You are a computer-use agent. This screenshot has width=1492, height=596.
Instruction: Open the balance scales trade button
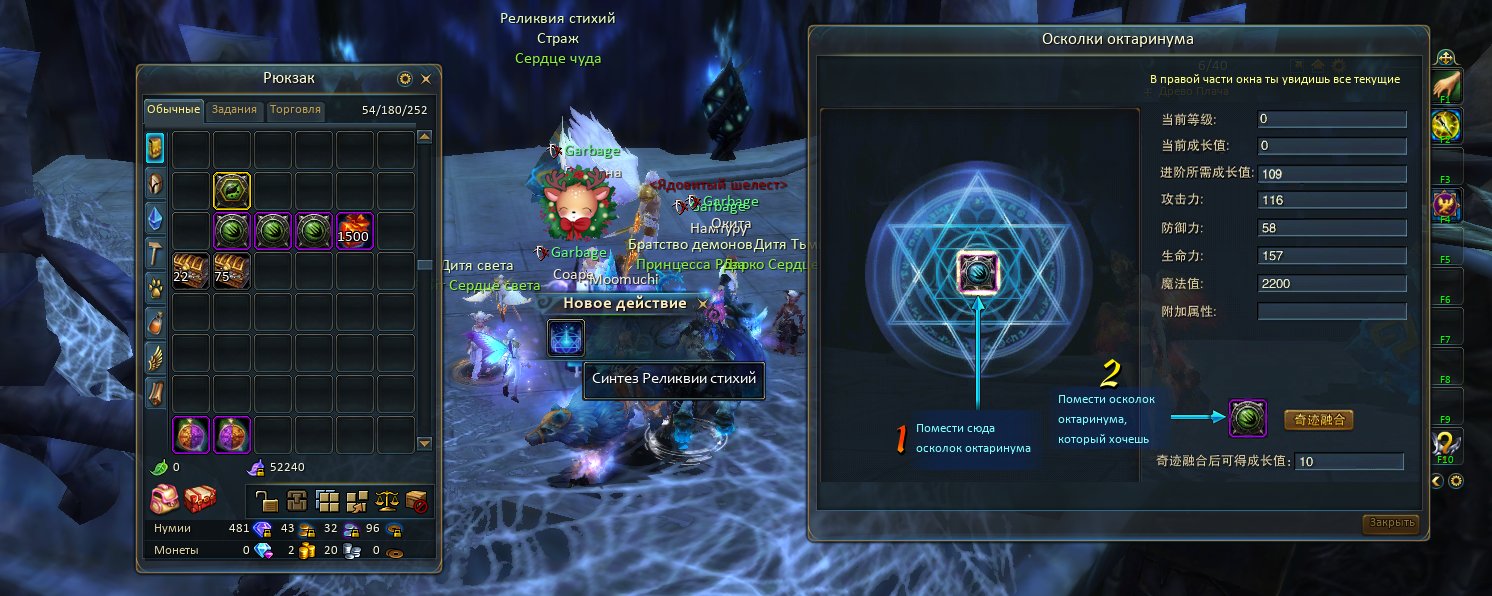pyautogui.click(x=386, y=500)
